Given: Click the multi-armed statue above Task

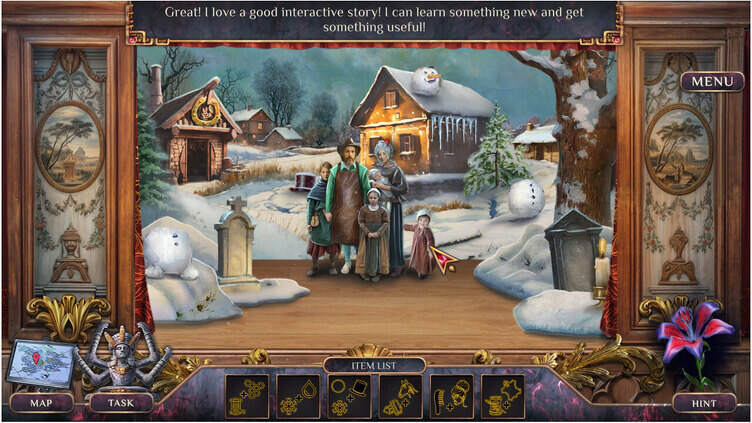Looking at the screenshot, I should point(121,357).
